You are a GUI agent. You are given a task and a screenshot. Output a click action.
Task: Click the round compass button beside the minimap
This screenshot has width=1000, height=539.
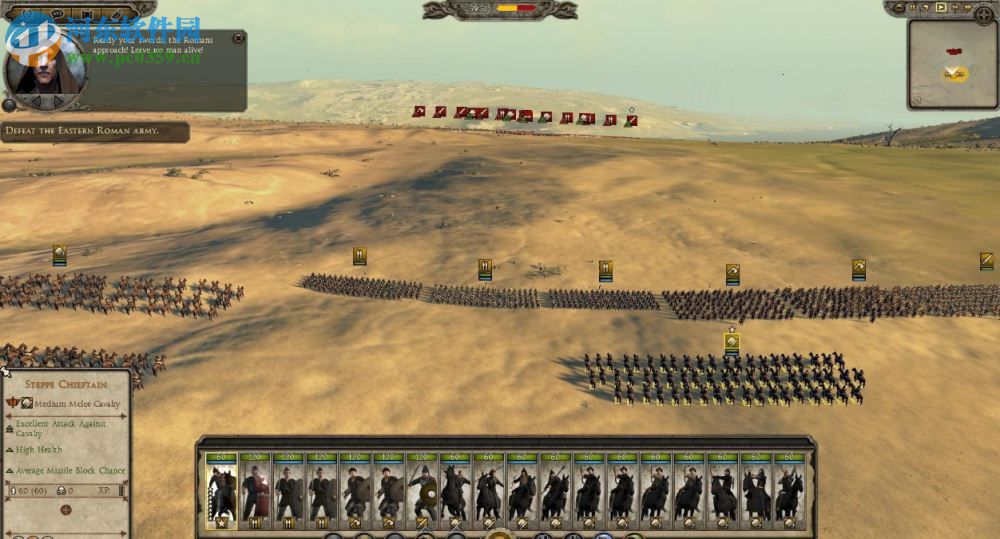point(984,14)
